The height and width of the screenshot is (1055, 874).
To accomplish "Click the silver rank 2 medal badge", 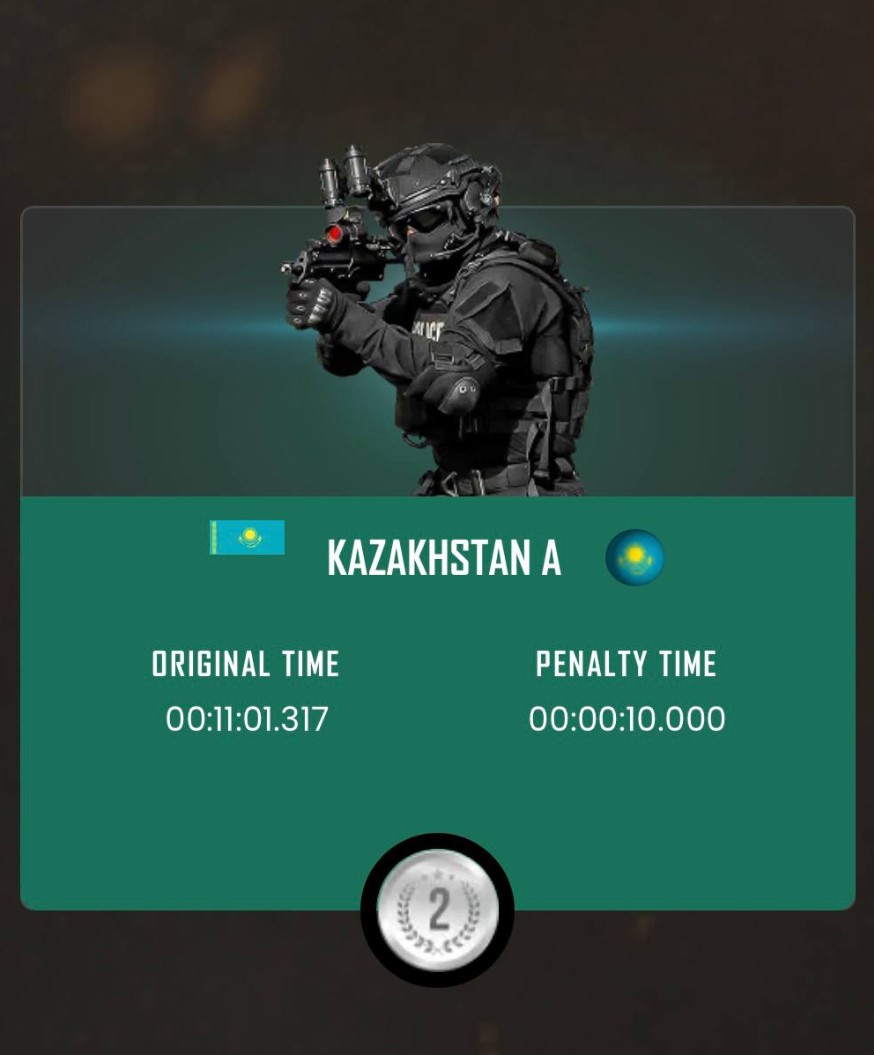I will click(x=437, y=910).
